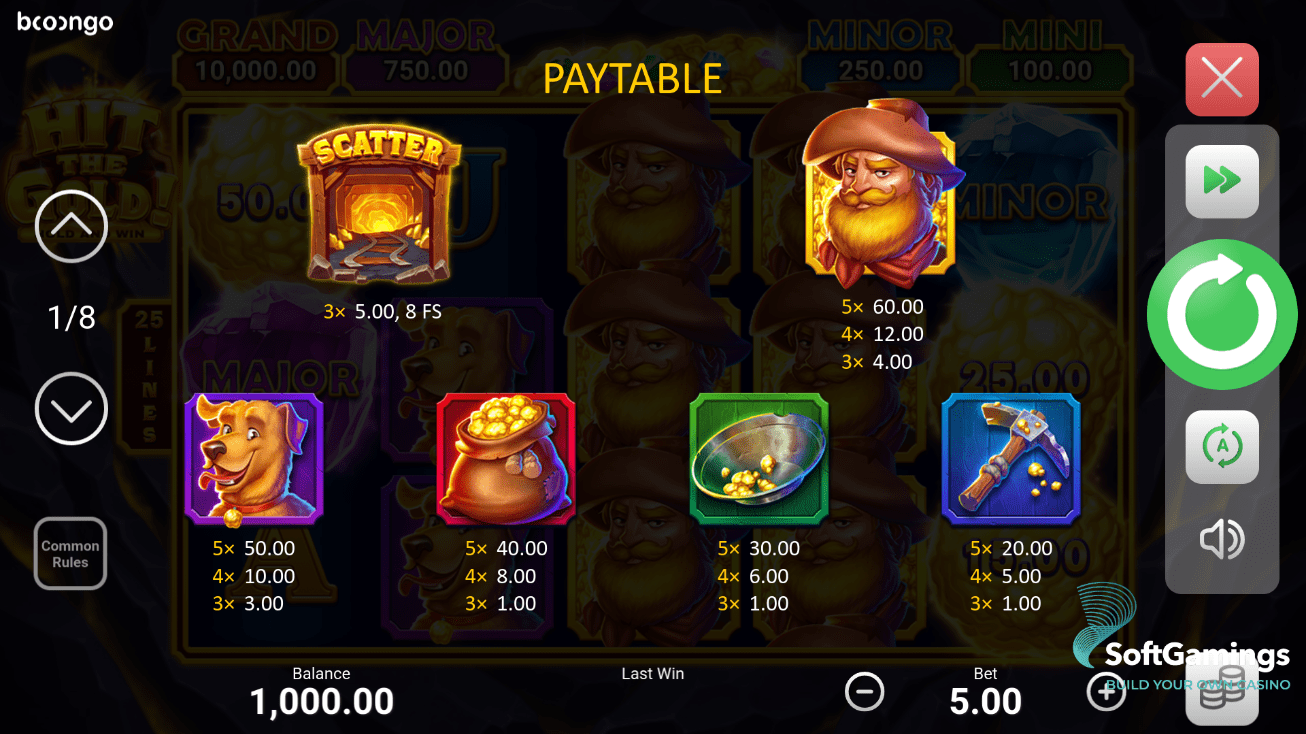Close the paytable with the red X

[x=1221, y=79]
